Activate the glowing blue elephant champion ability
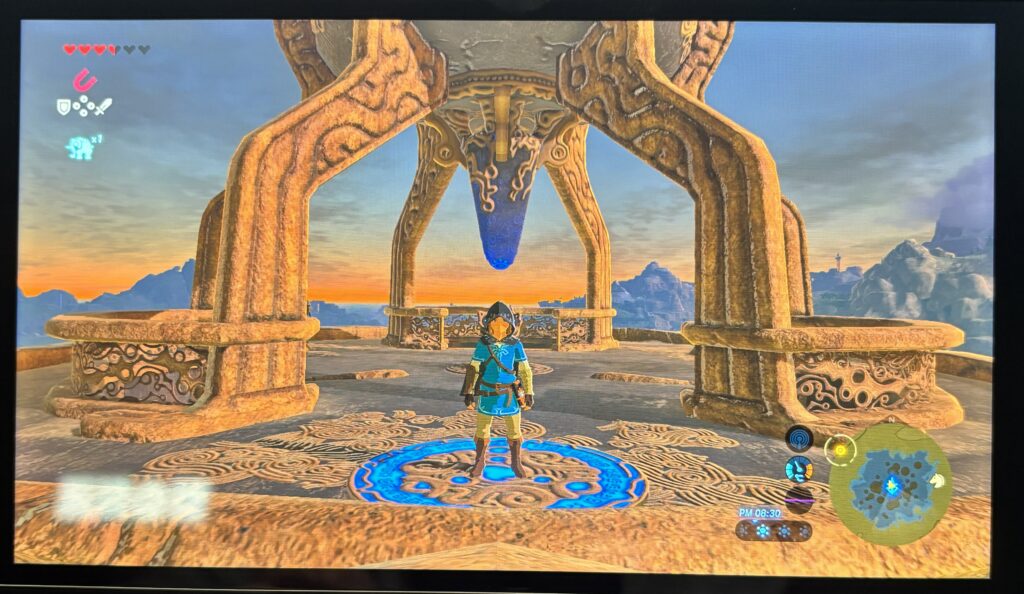 (79, 148)
